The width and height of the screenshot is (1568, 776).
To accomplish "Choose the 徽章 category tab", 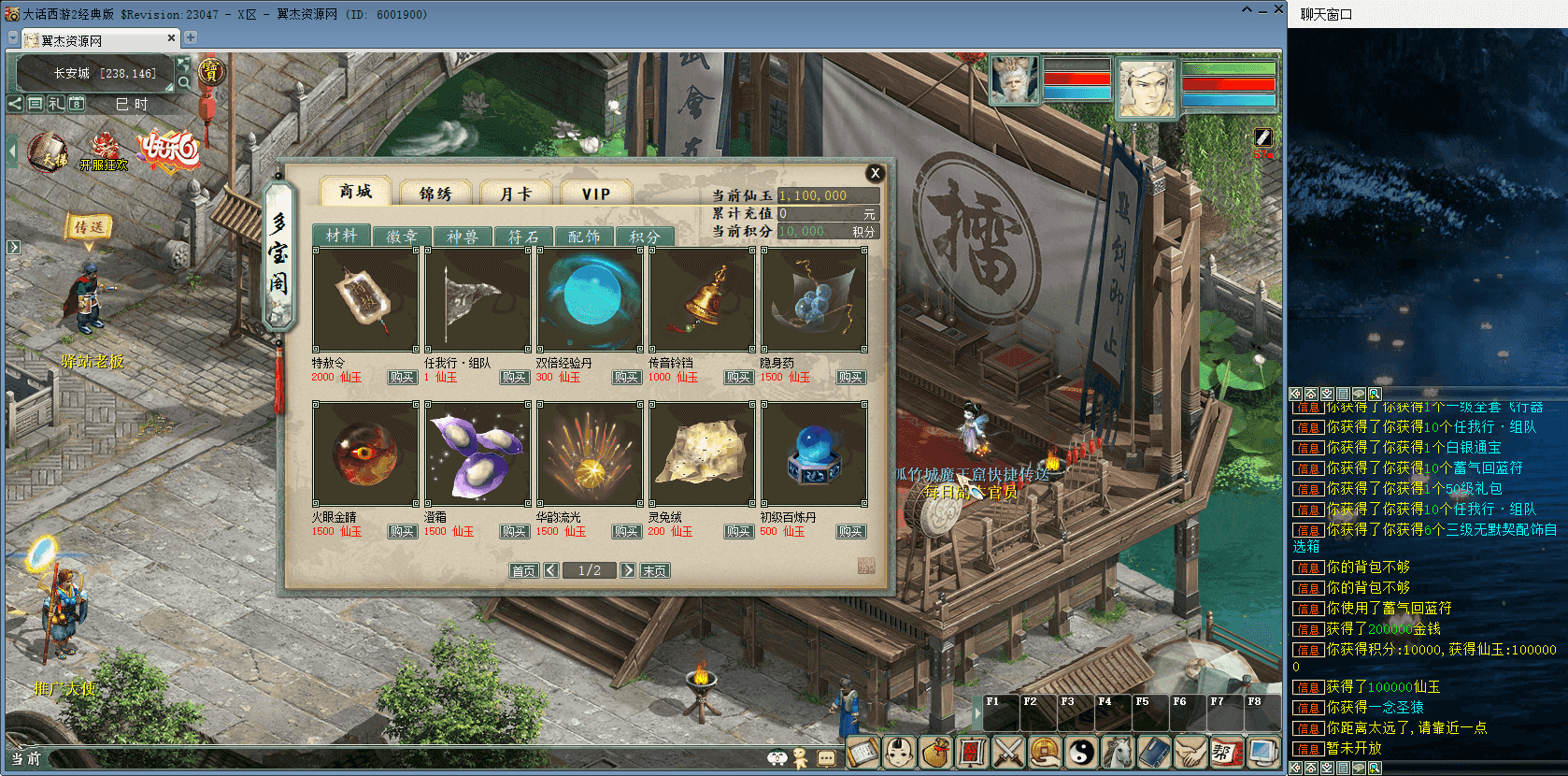I will (402, 237).
